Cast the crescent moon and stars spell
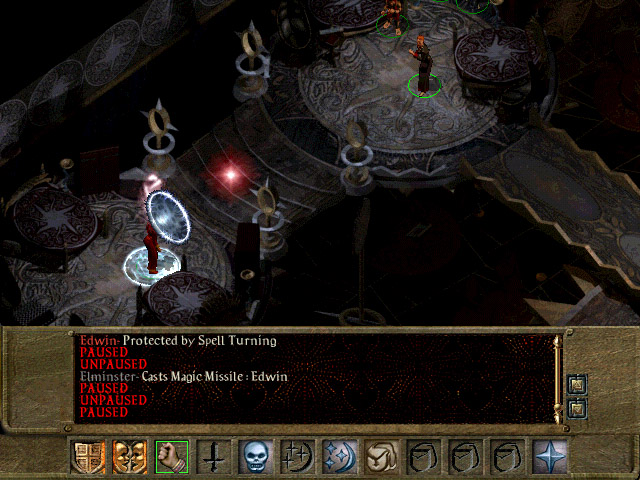This screenshot has width=640, height=480. 339,457
